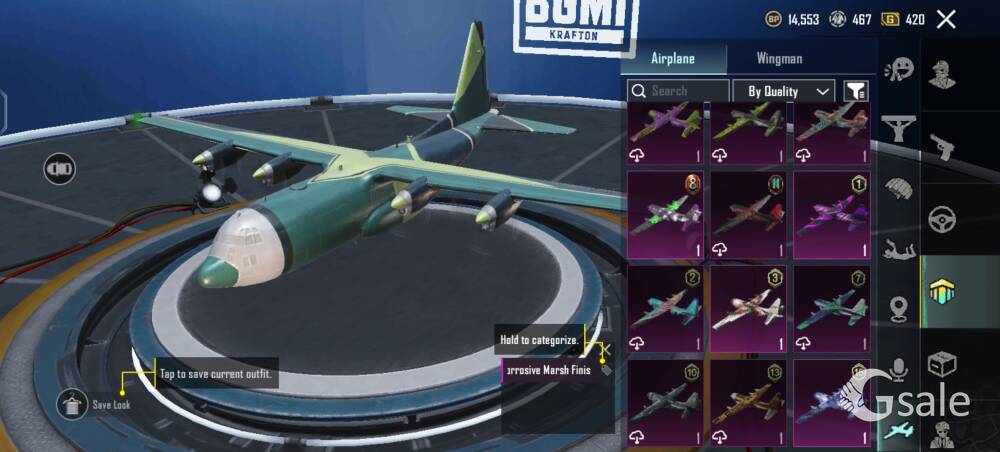Open the emote category

pyautogui.click(x=899, y=69)
